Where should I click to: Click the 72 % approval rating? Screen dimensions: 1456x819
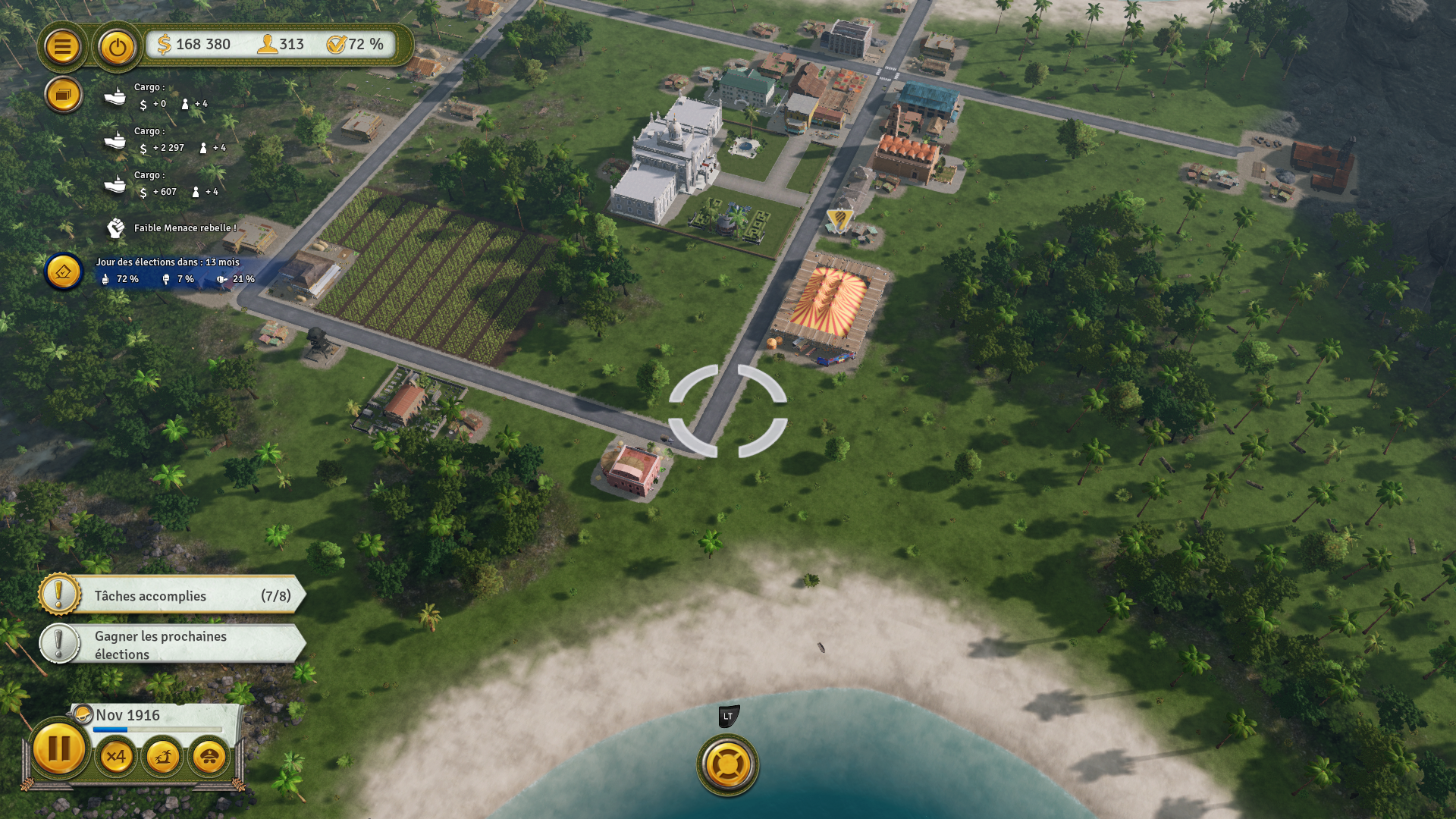(356, 45)
